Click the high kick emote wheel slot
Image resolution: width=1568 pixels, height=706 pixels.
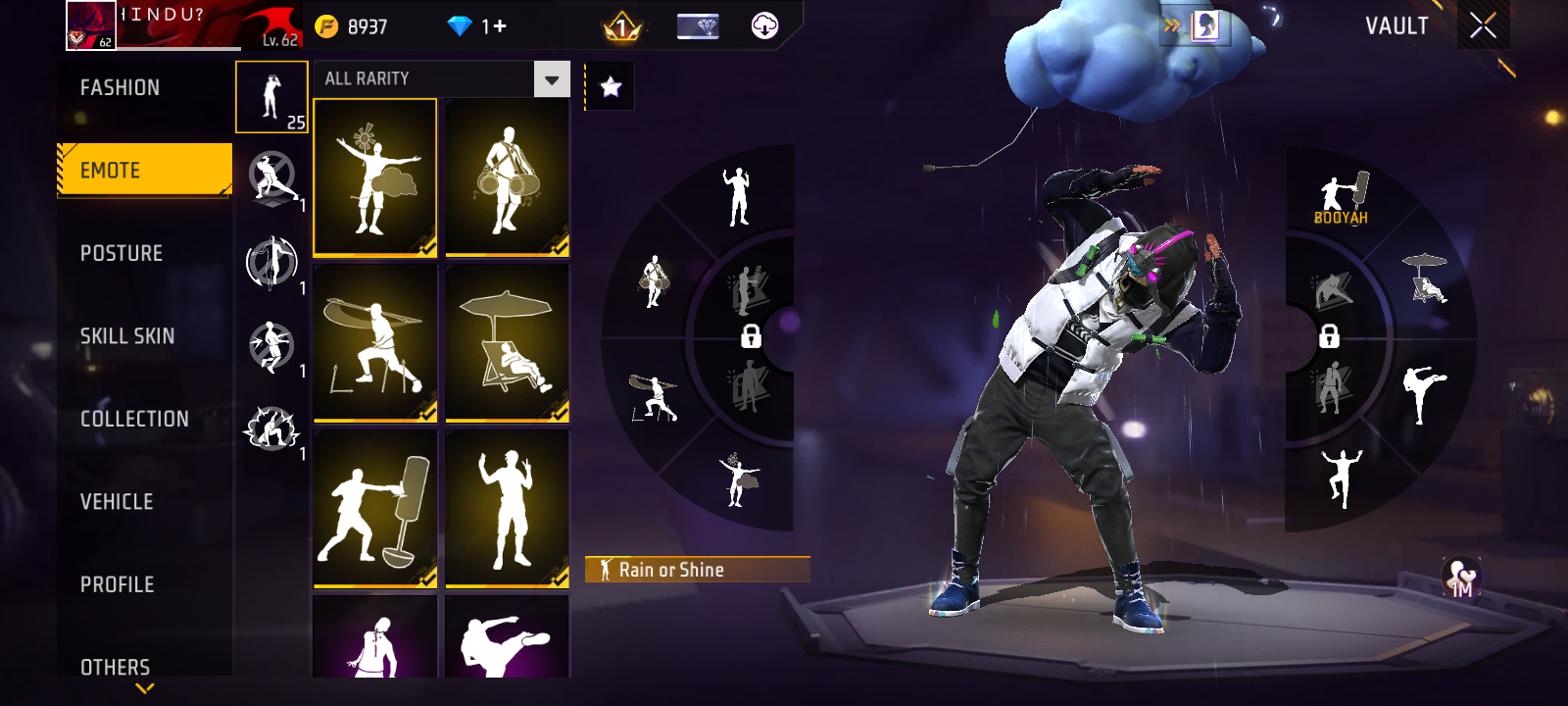pyautogui.click(x=1422, y=391)
